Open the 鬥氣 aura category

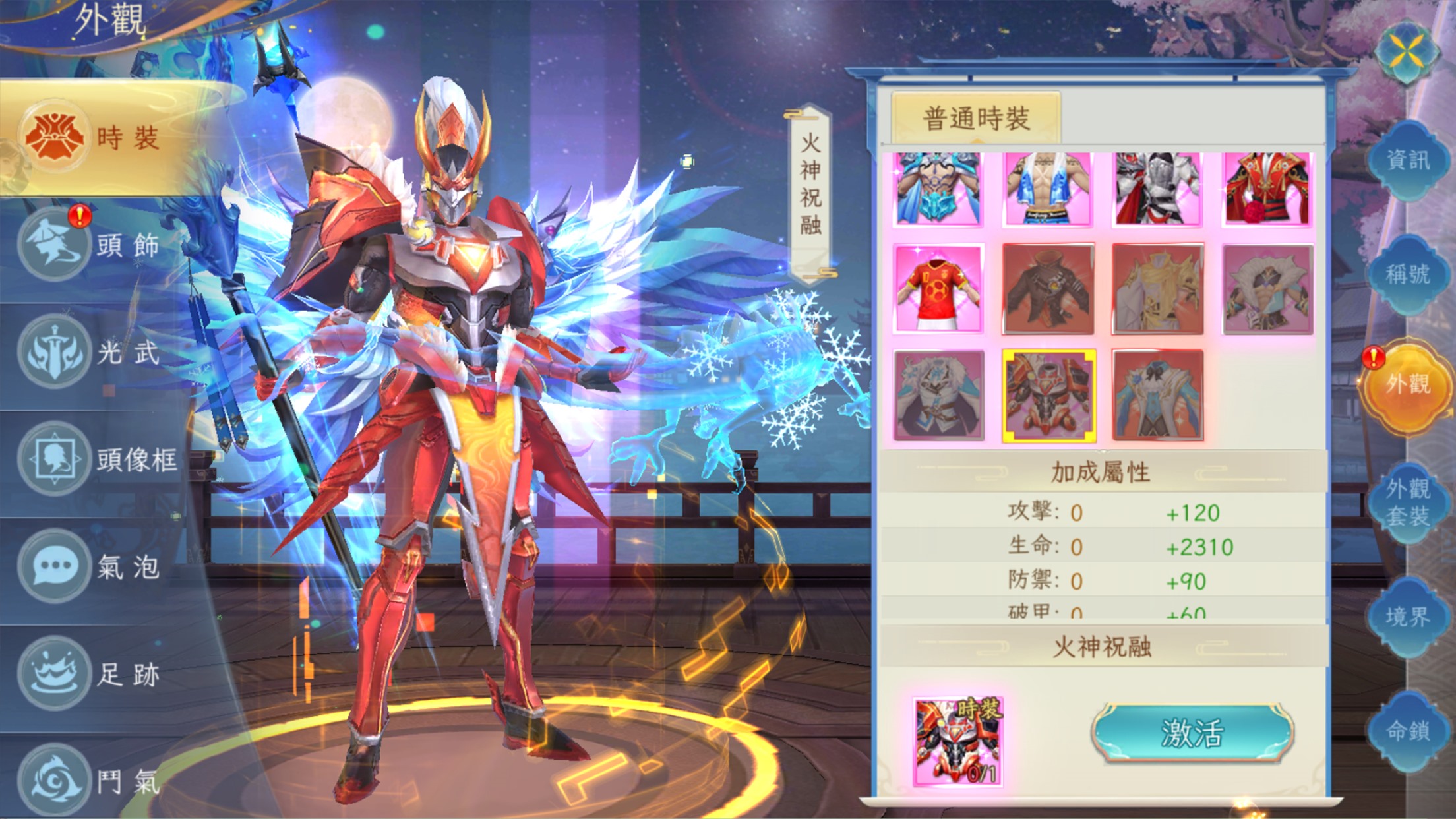pyautogui.click(x=99, y=781)
